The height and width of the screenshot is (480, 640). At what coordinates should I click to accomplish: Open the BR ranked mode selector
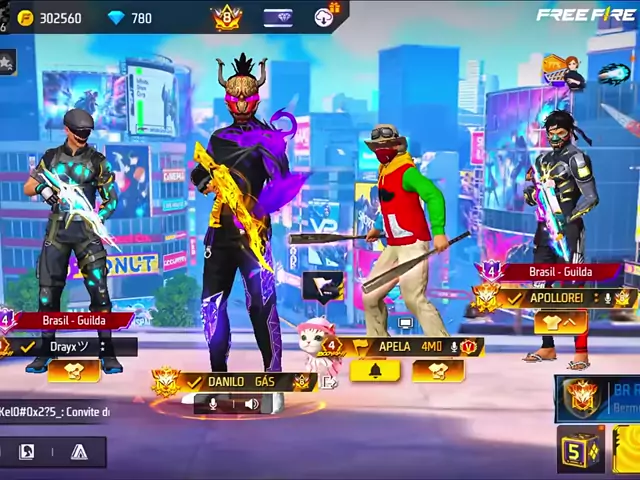click(598, 398)
